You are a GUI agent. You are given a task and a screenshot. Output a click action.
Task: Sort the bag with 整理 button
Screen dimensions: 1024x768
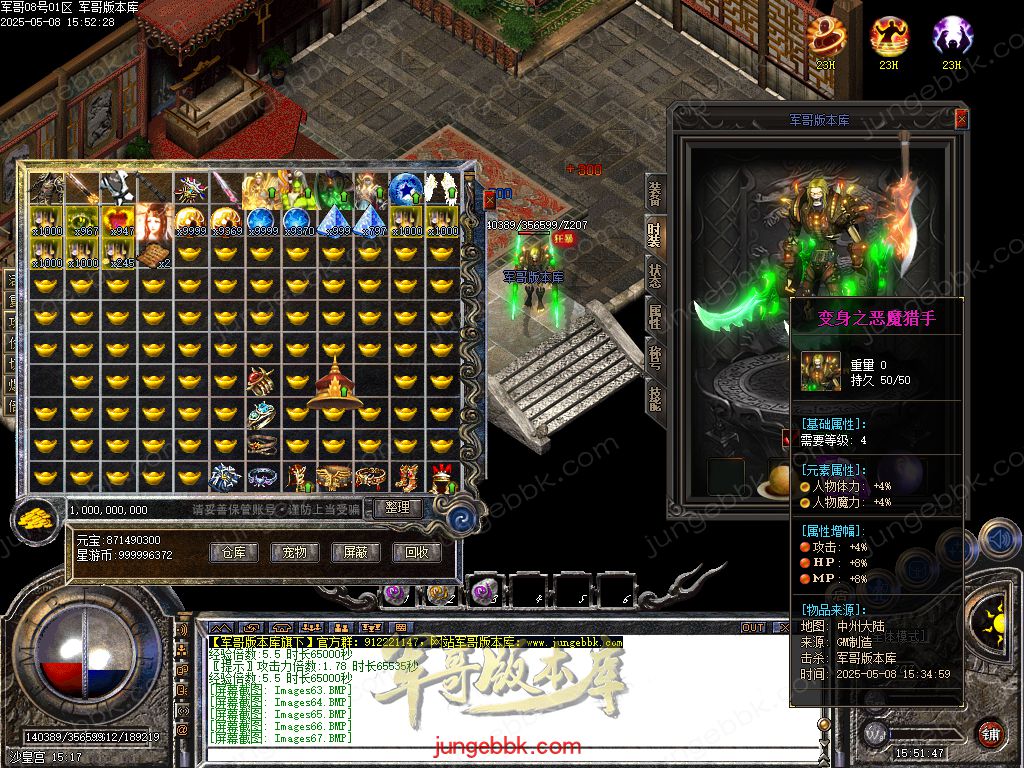[398, 508]
